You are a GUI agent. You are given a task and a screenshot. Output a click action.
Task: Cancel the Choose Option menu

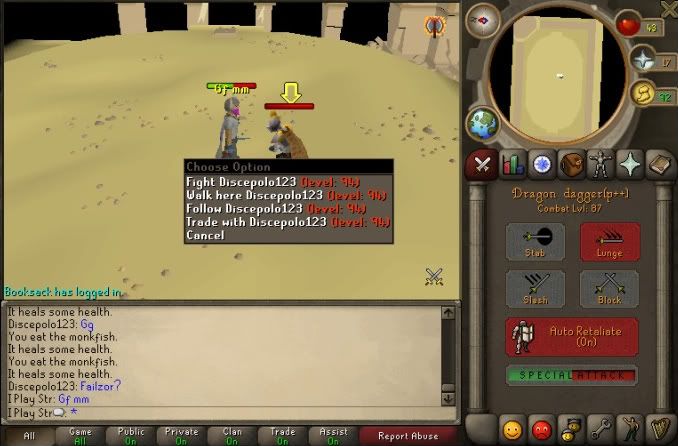click(x=205, y=235)
